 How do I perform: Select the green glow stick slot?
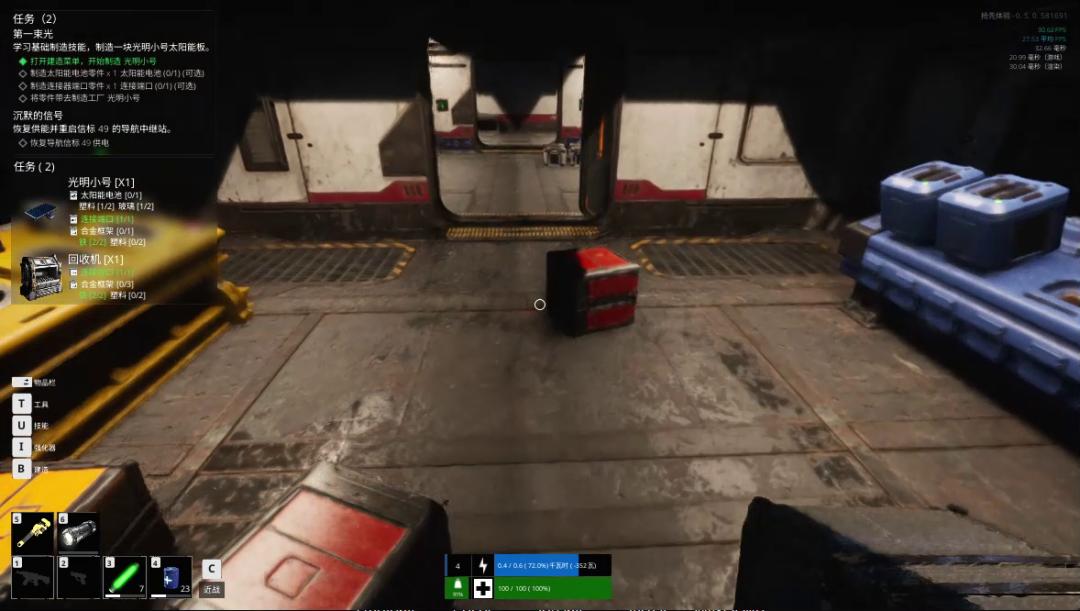(125, 577)
